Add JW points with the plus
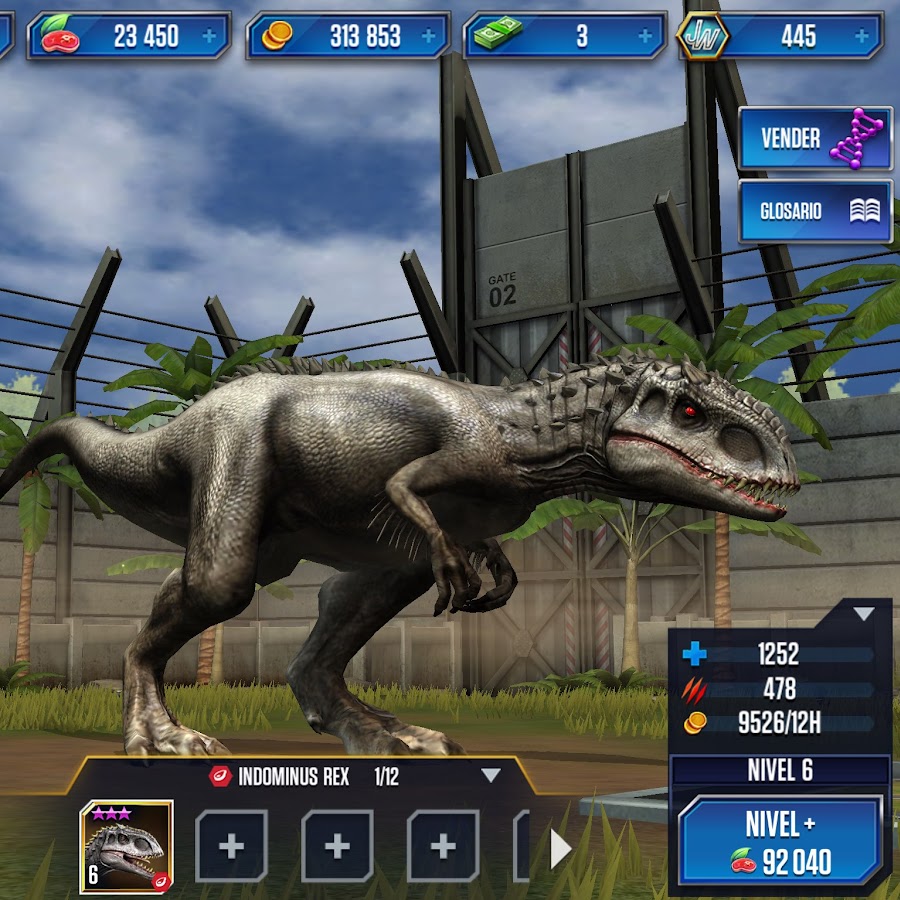This screenshot has height=900, width=900. [x=862, y=37]
